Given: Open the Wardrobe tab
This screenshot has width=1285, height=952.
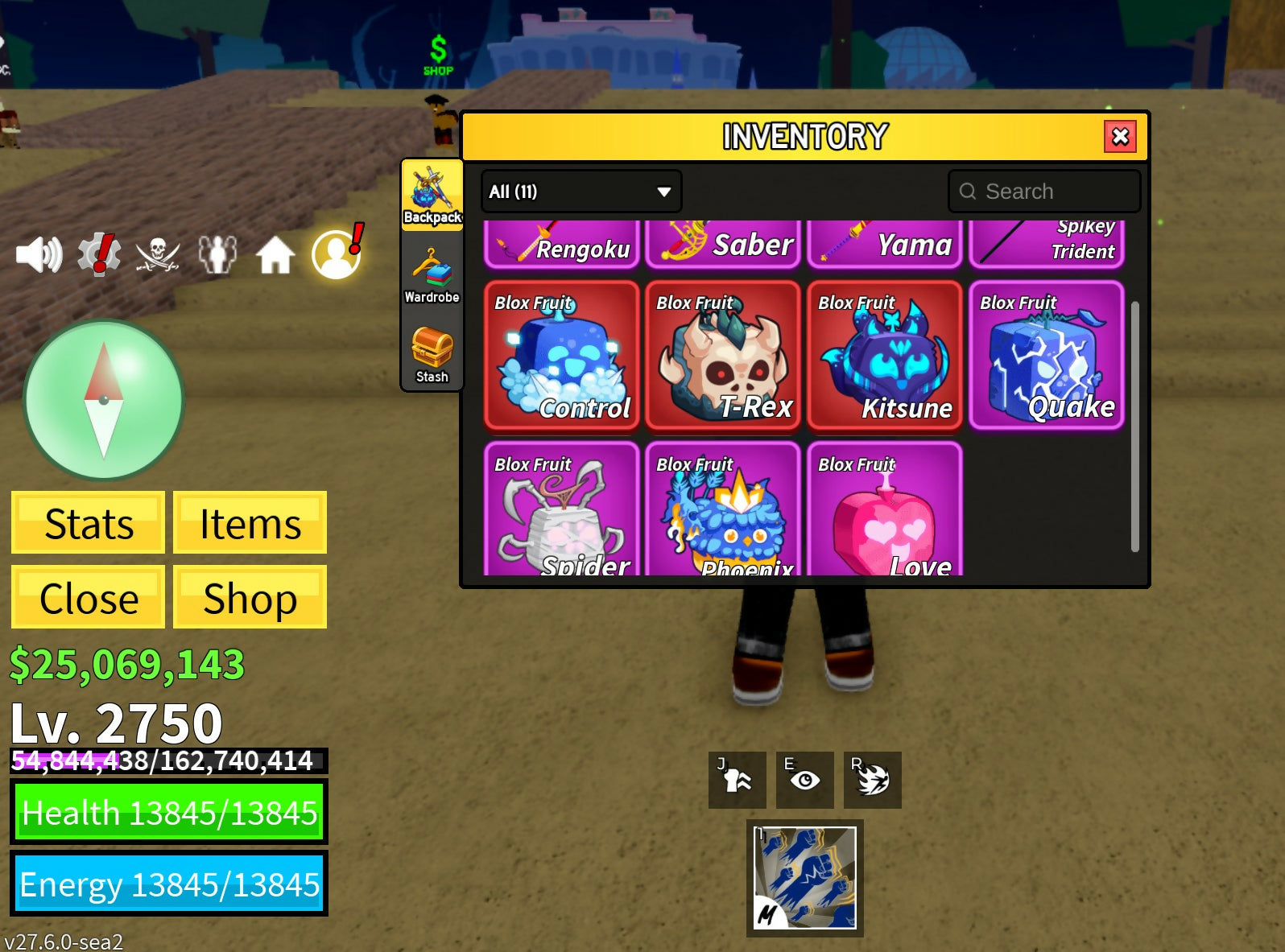Looking at the screenshot, I should (432, 275).
